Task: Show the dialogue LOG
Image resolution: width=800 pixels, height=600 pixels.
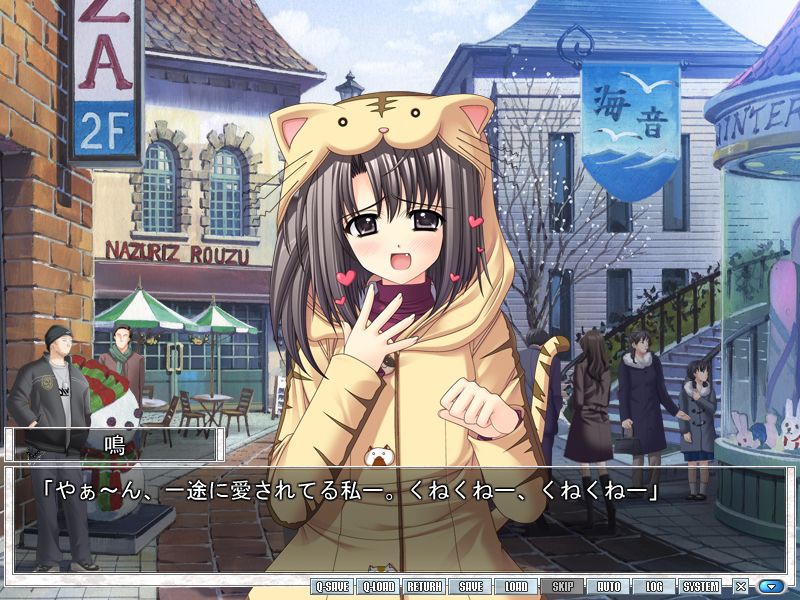Action: tap(654, 587)
